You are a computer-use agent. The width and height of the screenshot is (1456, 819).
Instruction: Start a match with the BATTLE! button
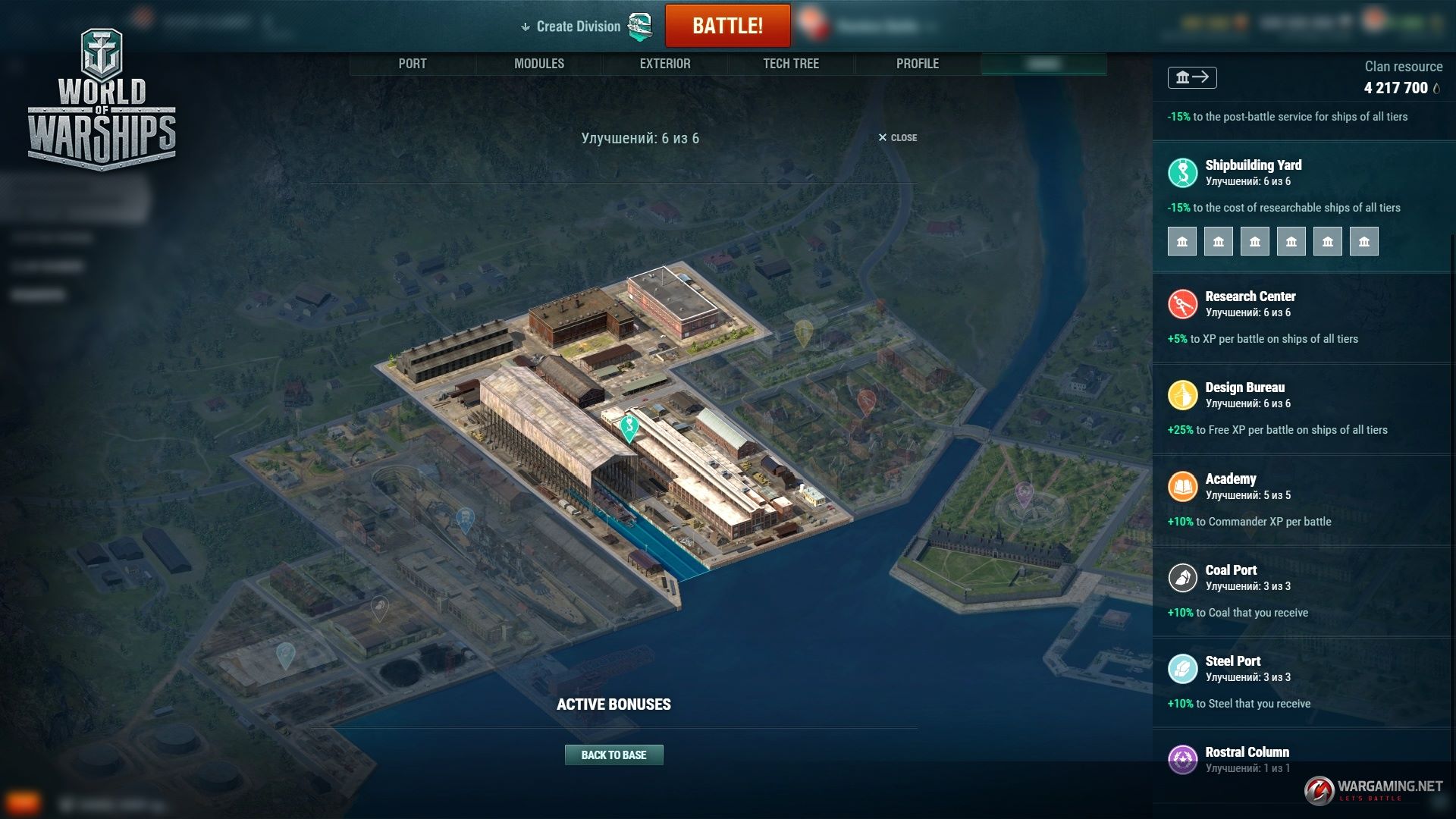(727, 26)
